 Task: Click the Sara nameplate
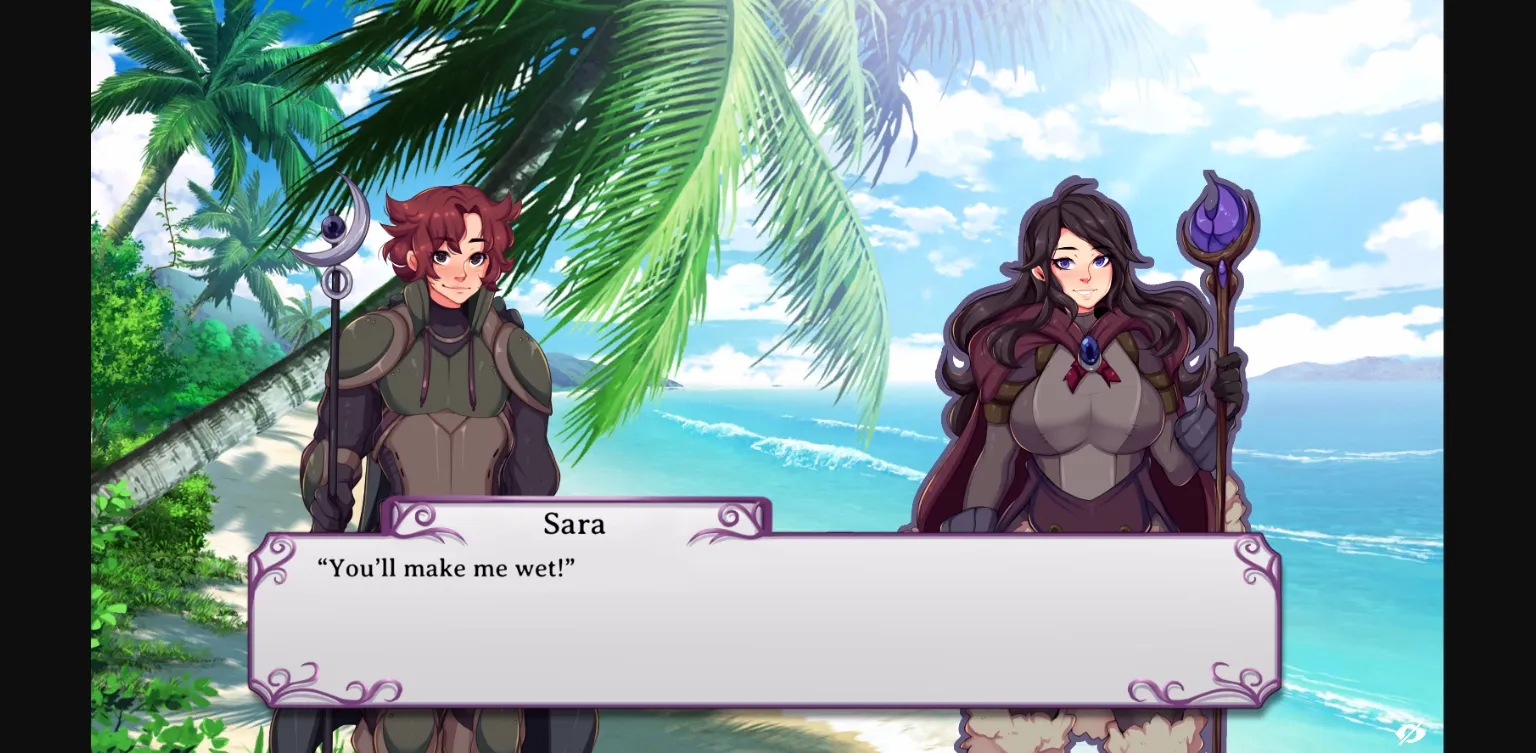pyautogui.click(x=575, y=524)
